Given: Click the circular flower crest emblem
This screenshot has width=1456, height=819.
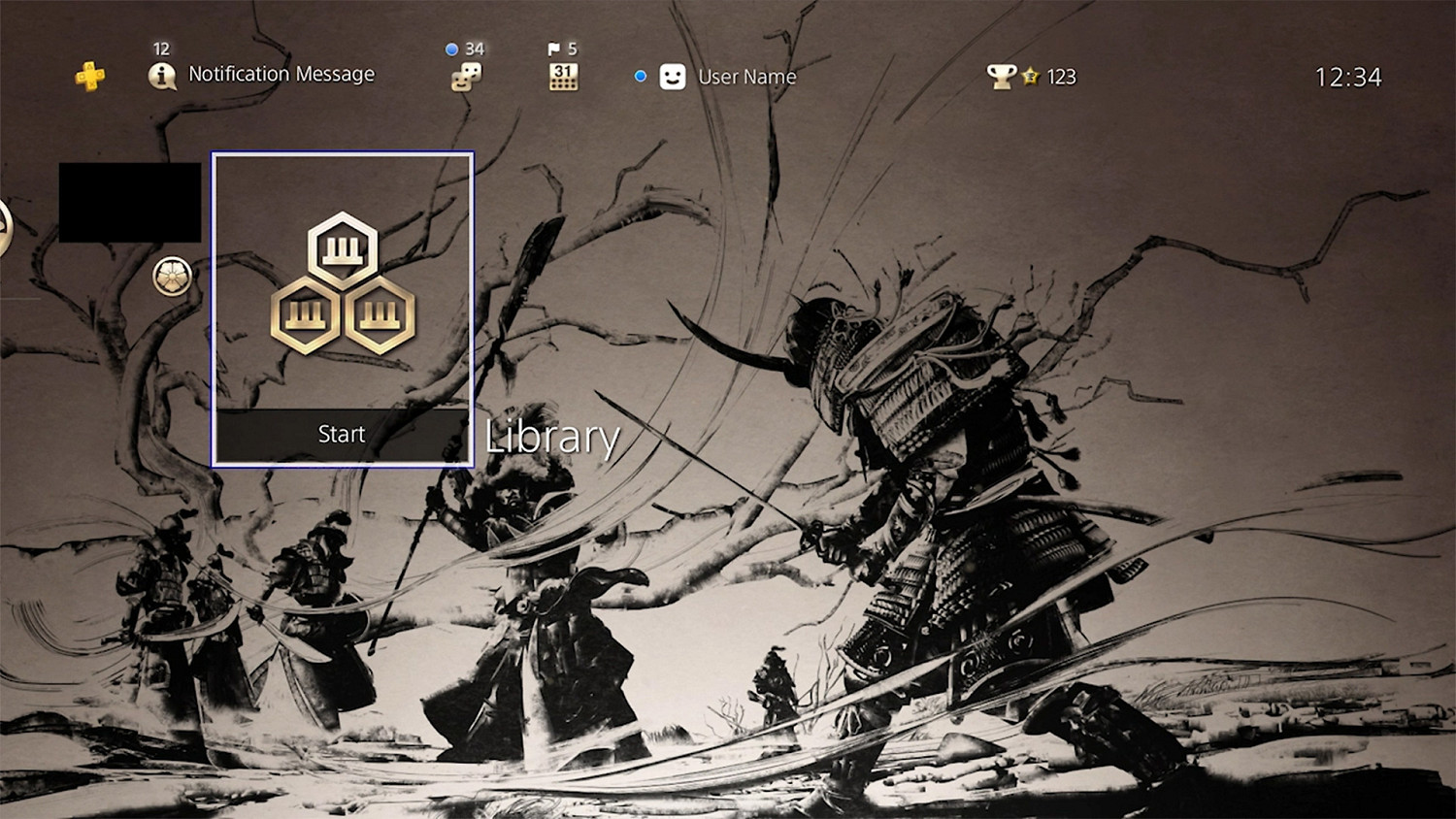Looking at the screenshot, I should click(x=173, y=273).
